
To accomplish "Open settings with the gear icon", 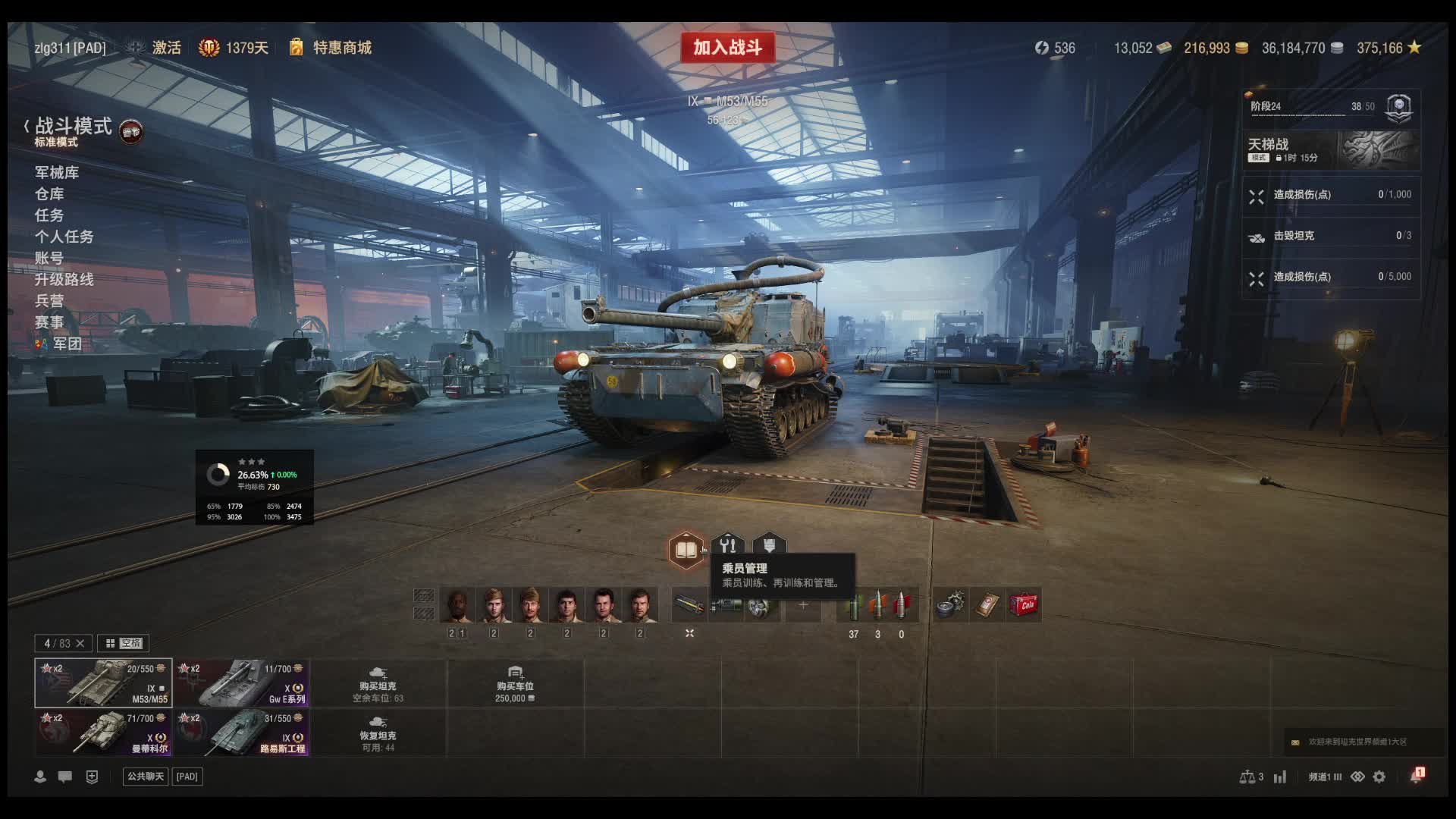I will click(1379, 777).
